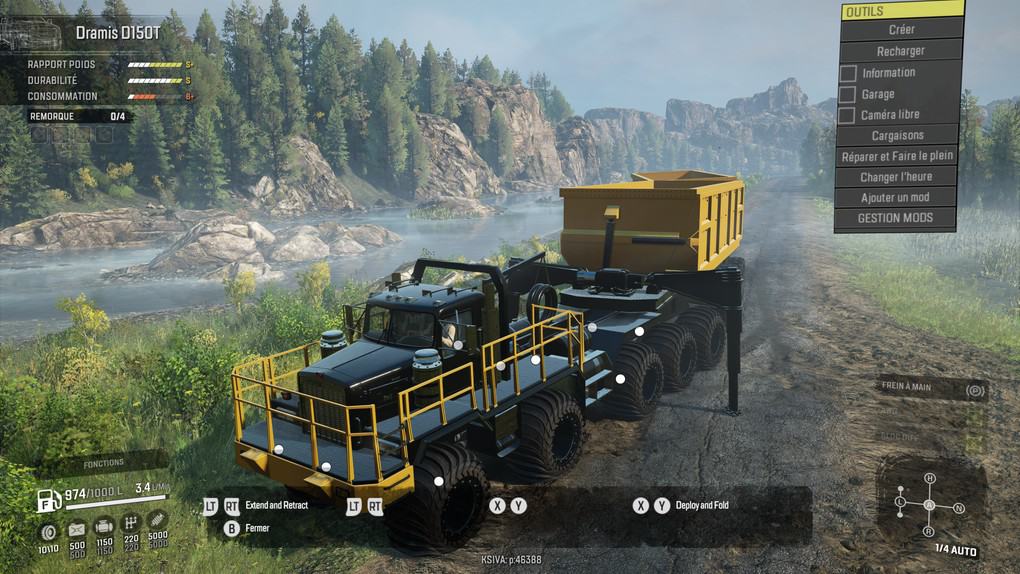Toggle the Frein à main handbrake

point(974,389)
